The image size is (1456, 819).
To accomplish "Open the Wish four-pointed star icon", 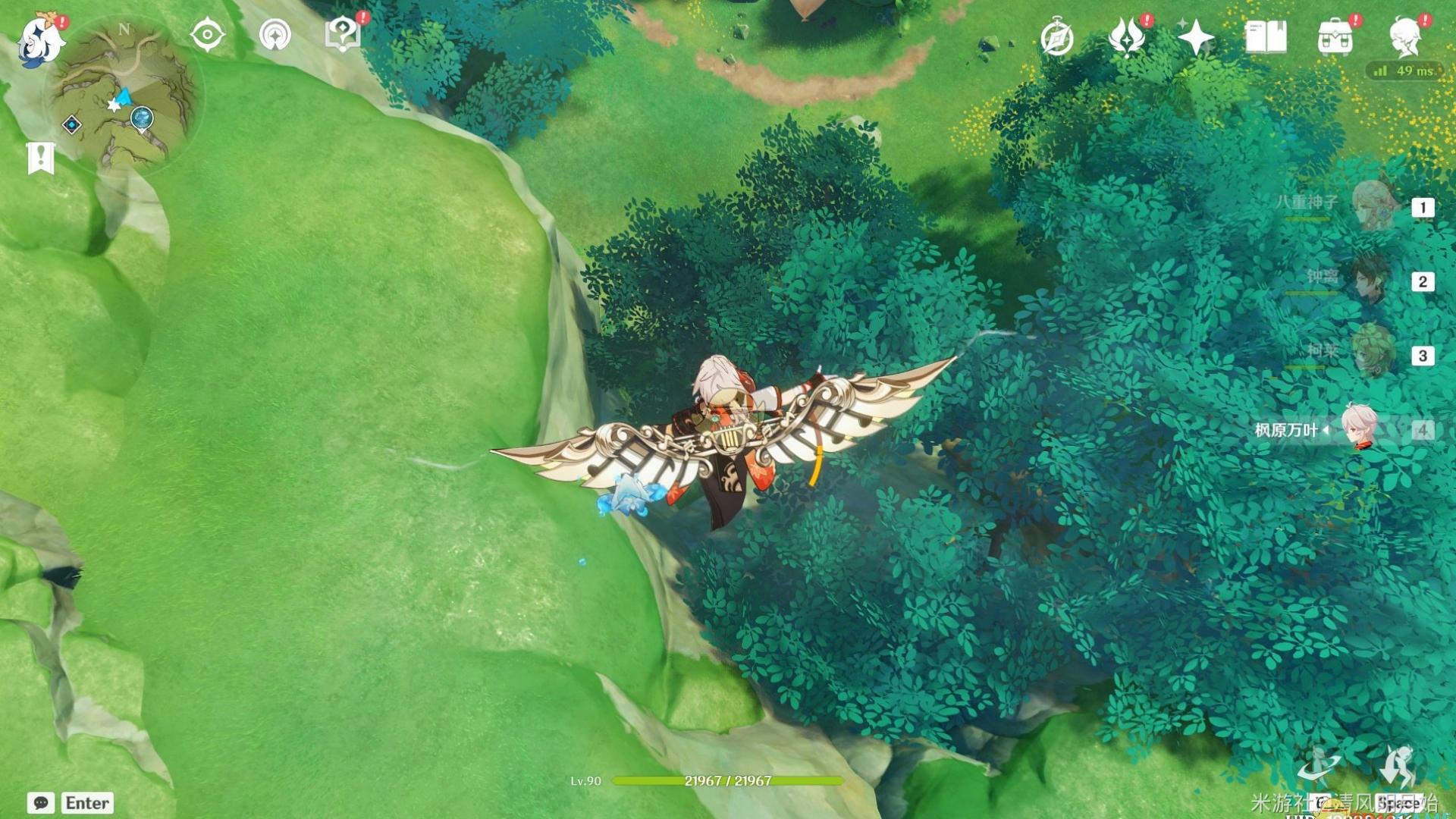I will (1195, 37).
